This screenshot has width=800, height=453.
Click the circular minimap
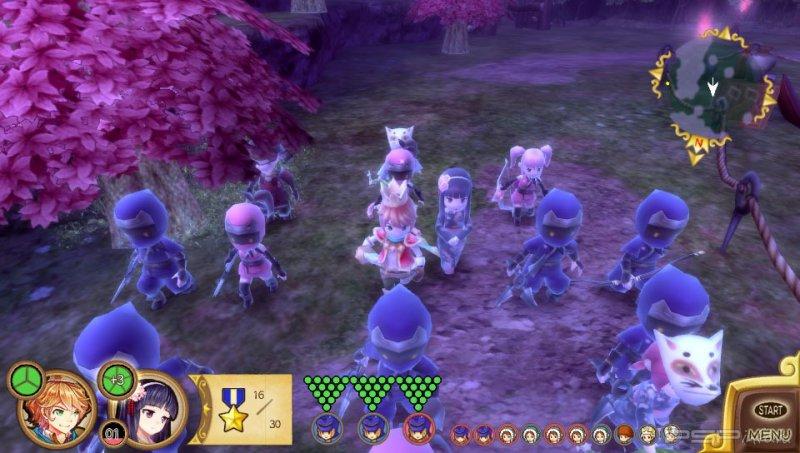pos(711,95)
